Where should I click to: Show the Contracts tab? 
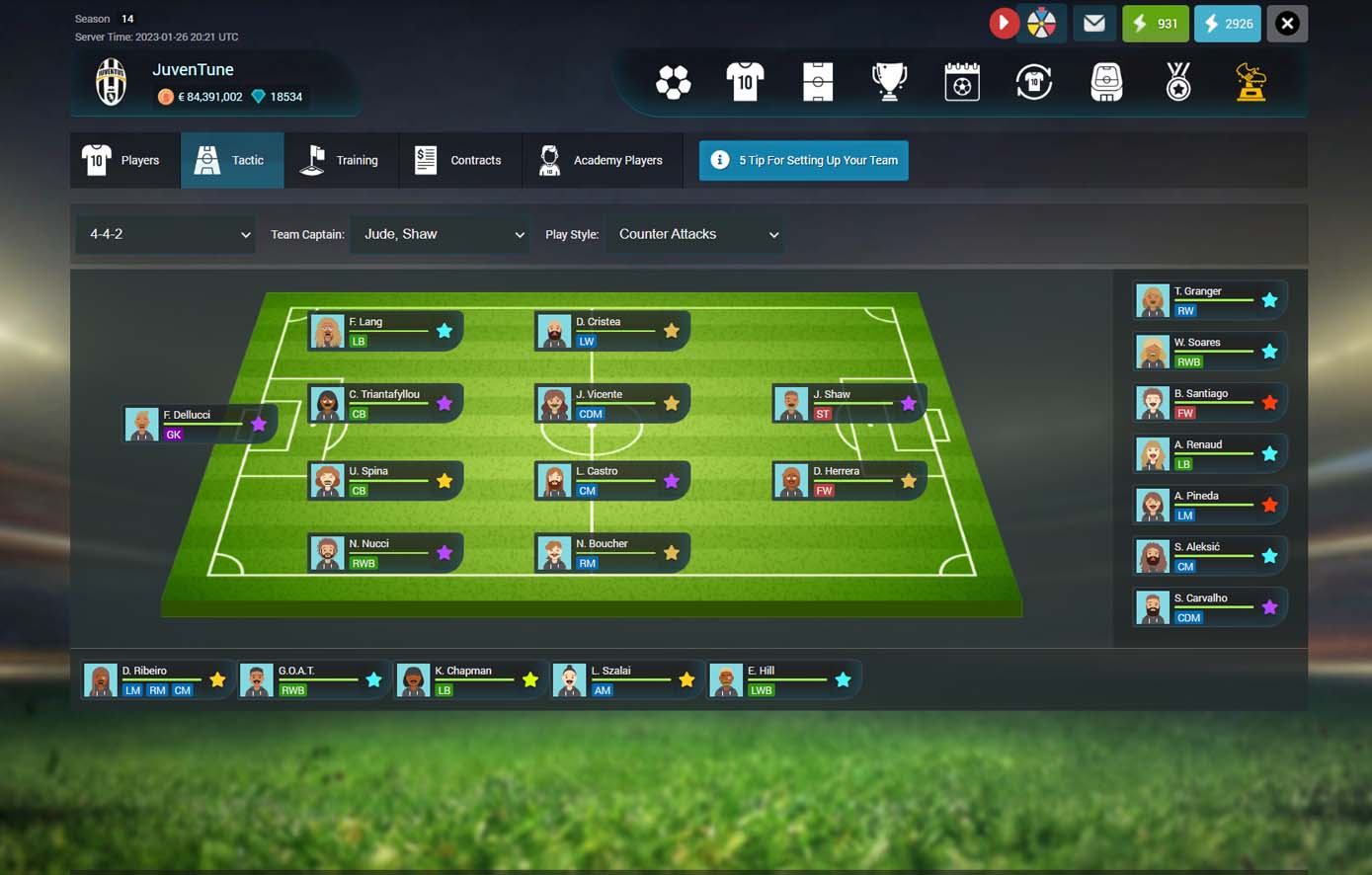[459, 160]
